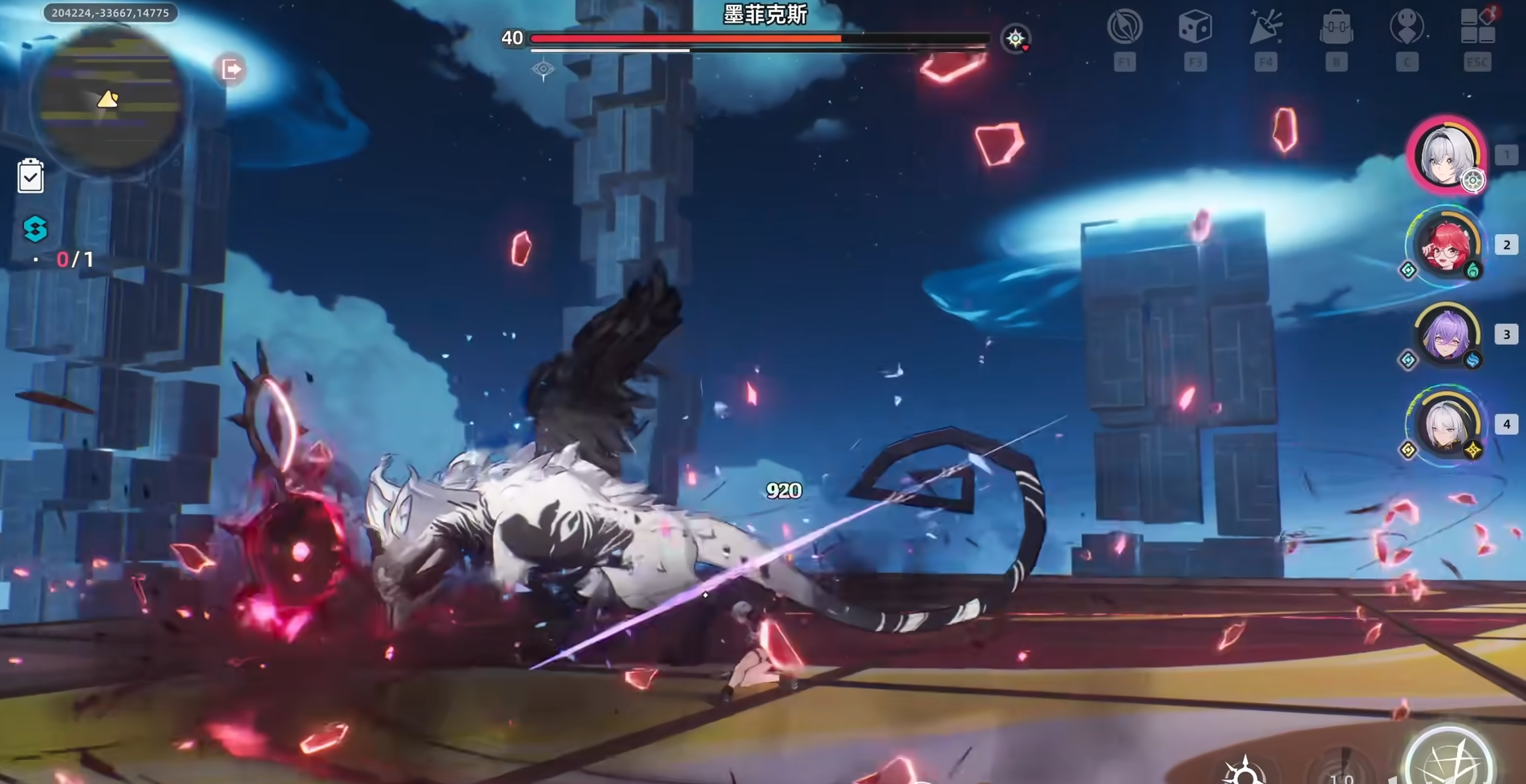Select the teal objective tracker icon
The height and width of the screenshot is (784, 1526).
tap(35, 229)
